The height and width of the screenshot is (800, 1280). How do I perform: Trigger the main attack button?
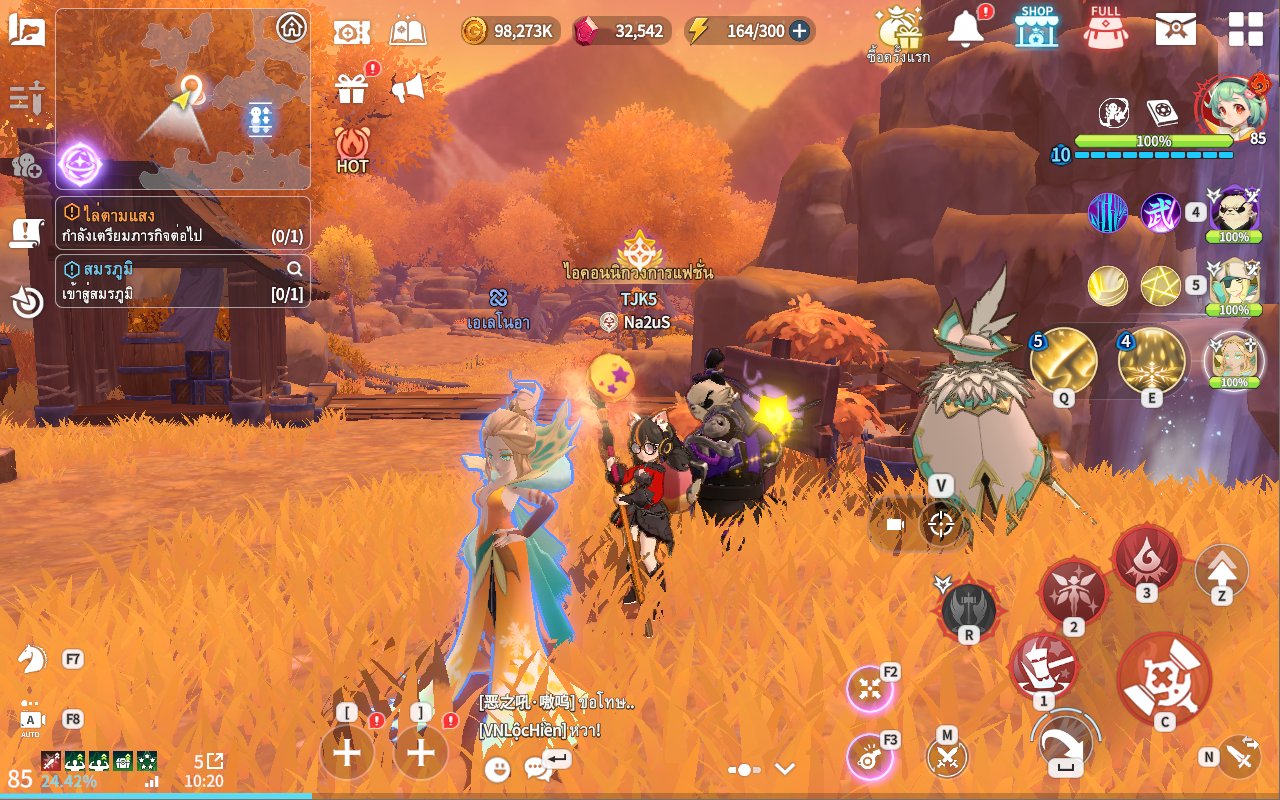pyautogui.click(x=1164, y=680)
